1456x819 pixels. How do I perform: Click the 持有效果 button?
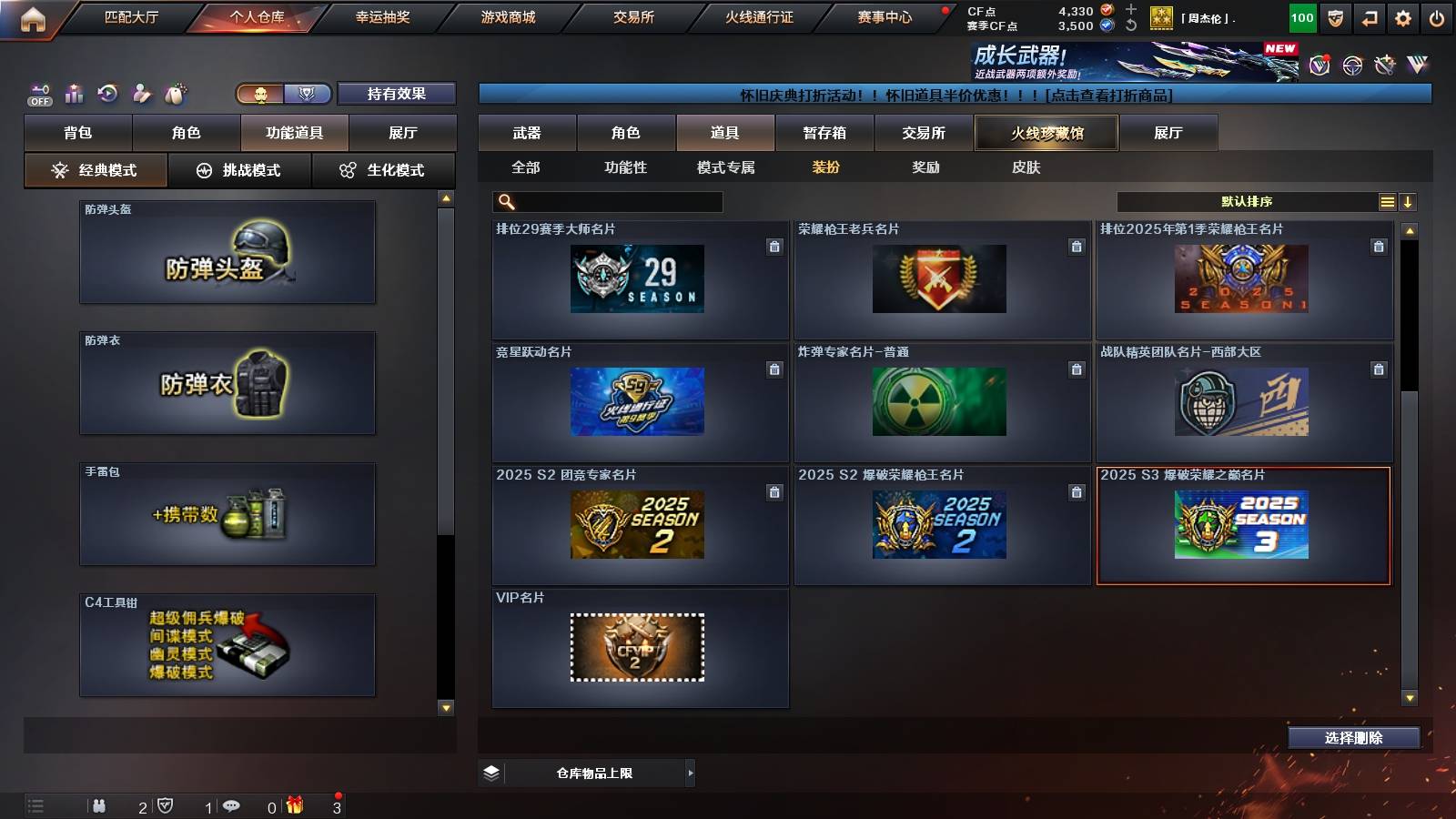coord(396,94)
